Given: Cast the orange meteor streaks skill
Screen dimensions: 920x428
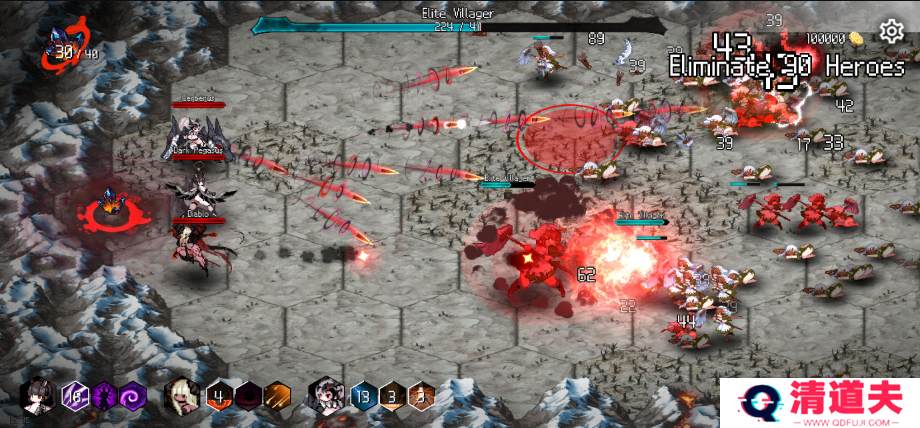Looking at the screenshot, I should coord(276,396).
